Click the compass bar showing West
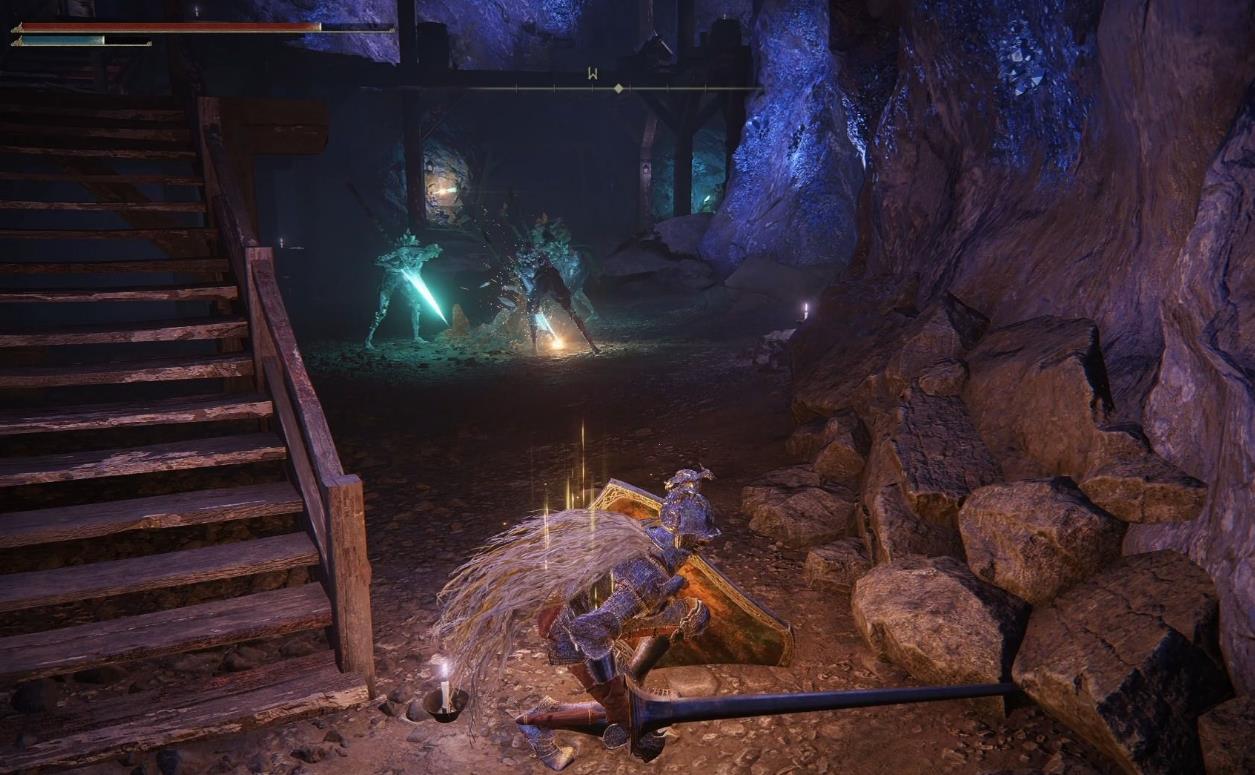 point(594,86)
